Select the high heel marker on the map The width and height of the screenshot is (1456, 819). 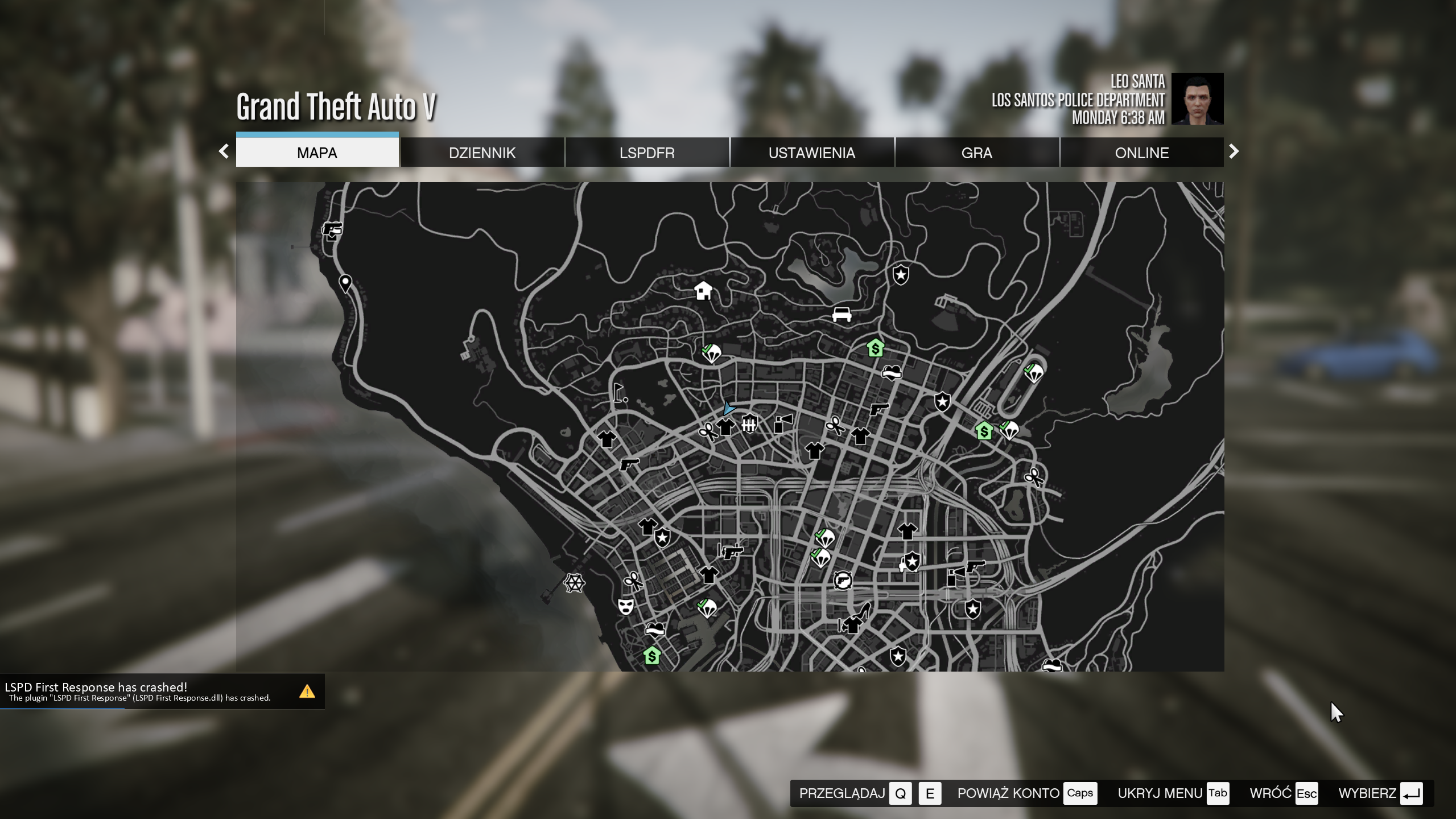(864, 610)
